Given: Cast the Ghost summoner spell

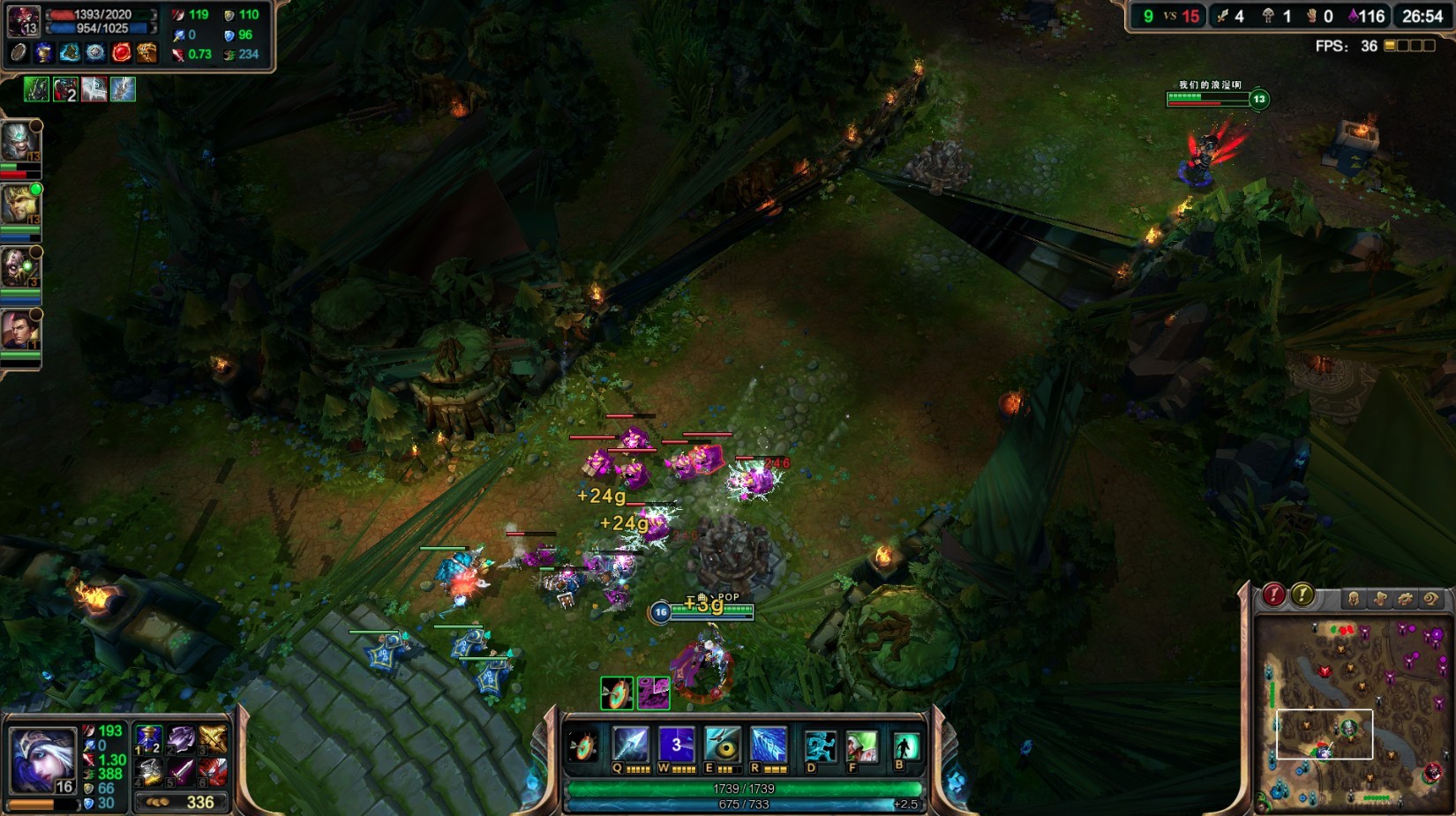Looking at the screenshot, I should coord(820,747).
